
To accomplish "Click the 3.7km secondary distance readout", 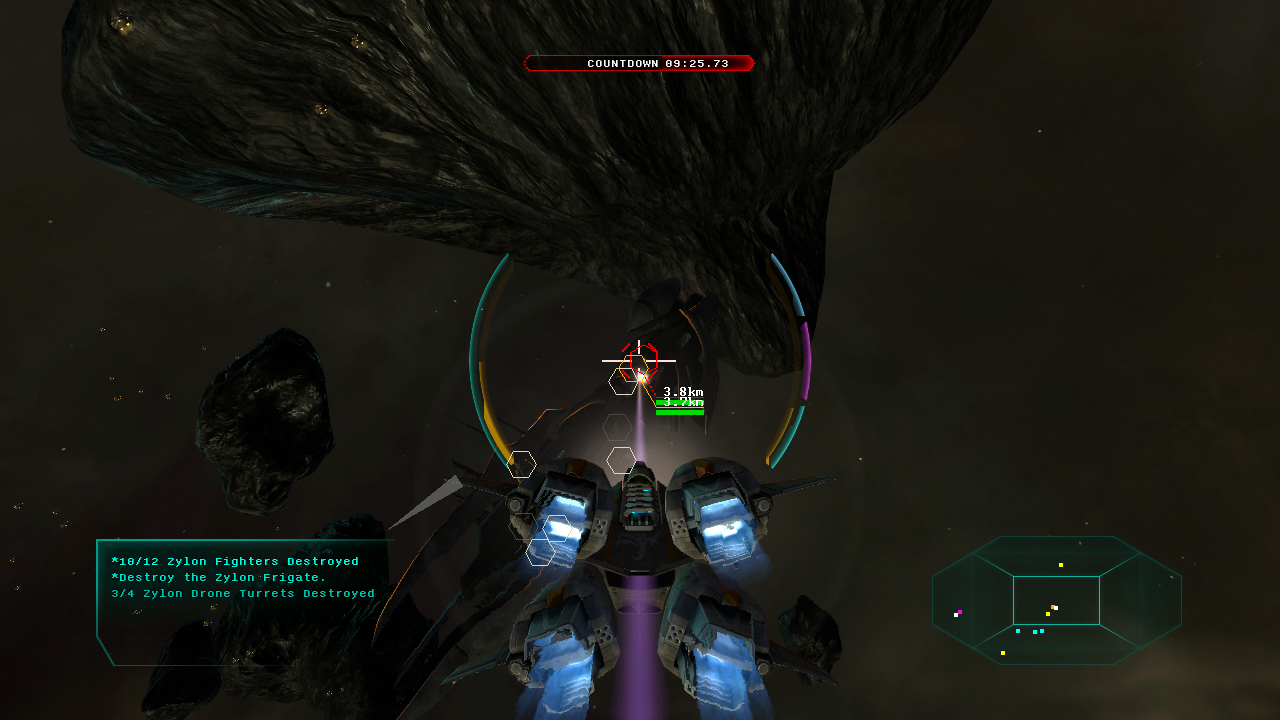I will 683,402.
